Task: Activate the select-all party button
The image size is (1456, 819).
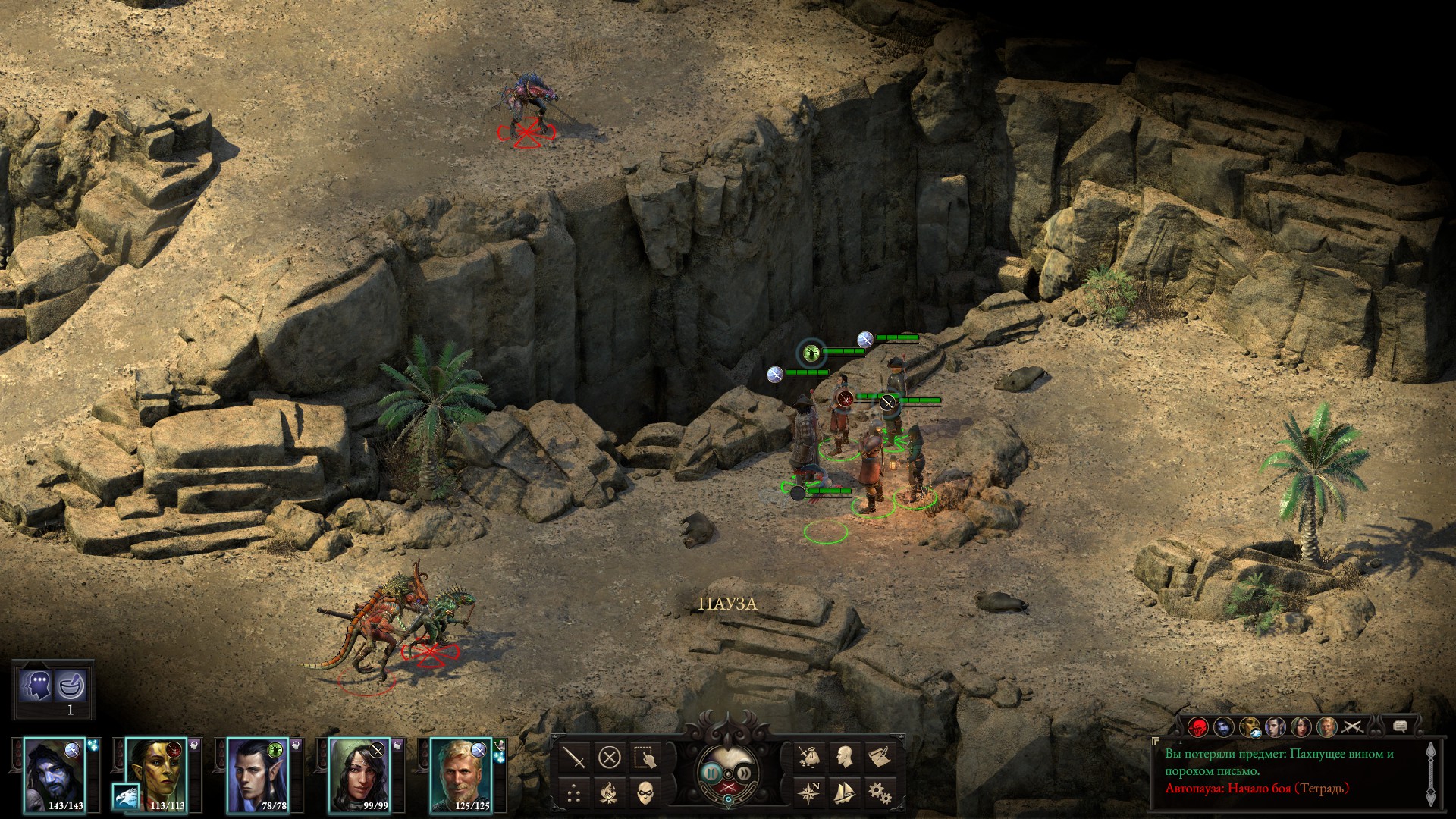Action: tap(645, 758)
